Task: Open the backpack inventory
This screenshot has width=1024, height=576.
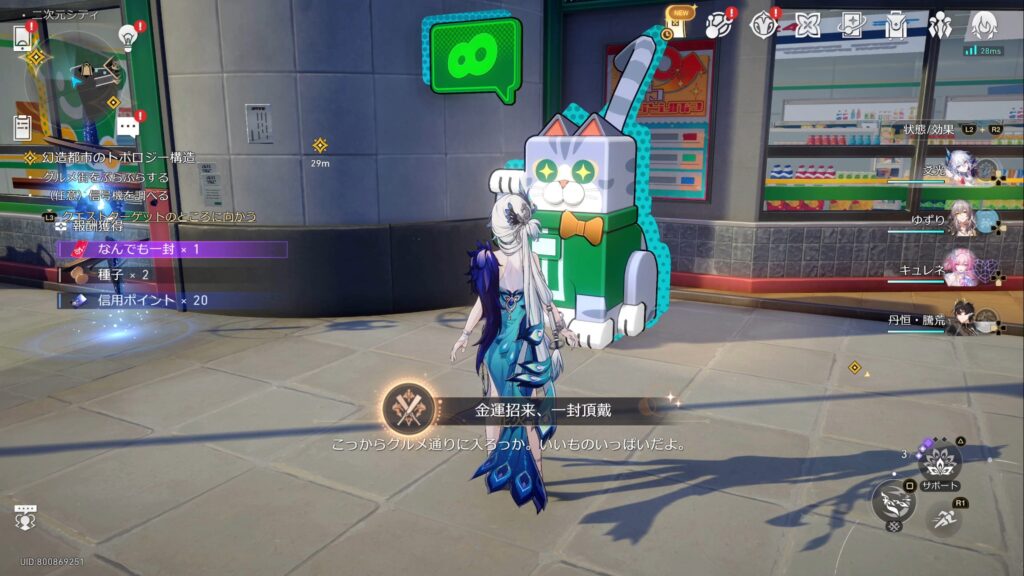Action: [x=896, y=24]
